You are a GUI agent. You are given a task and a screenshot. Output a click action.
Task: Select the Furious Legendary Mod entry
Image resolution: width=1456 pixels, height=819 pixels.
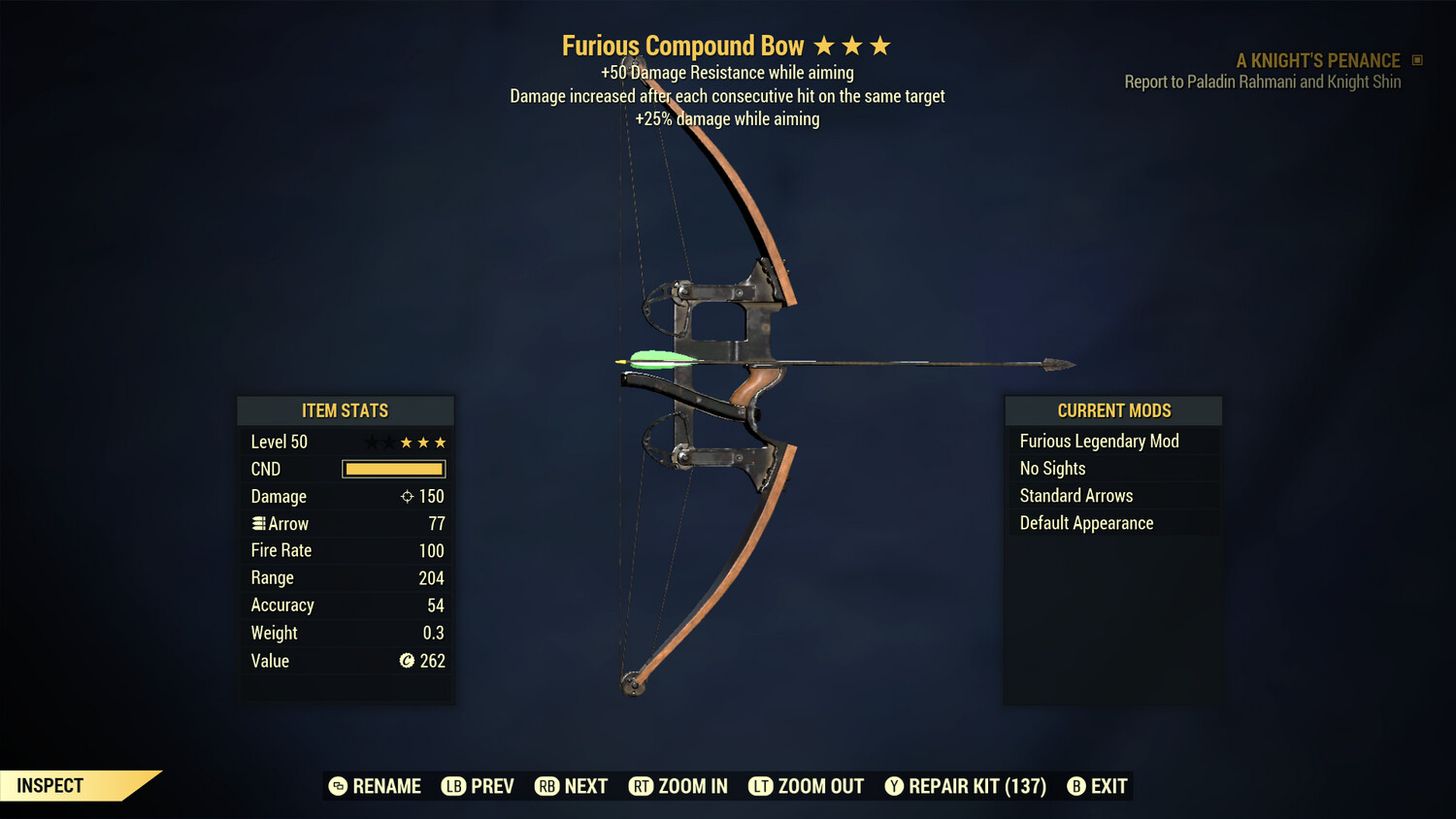1099,441
